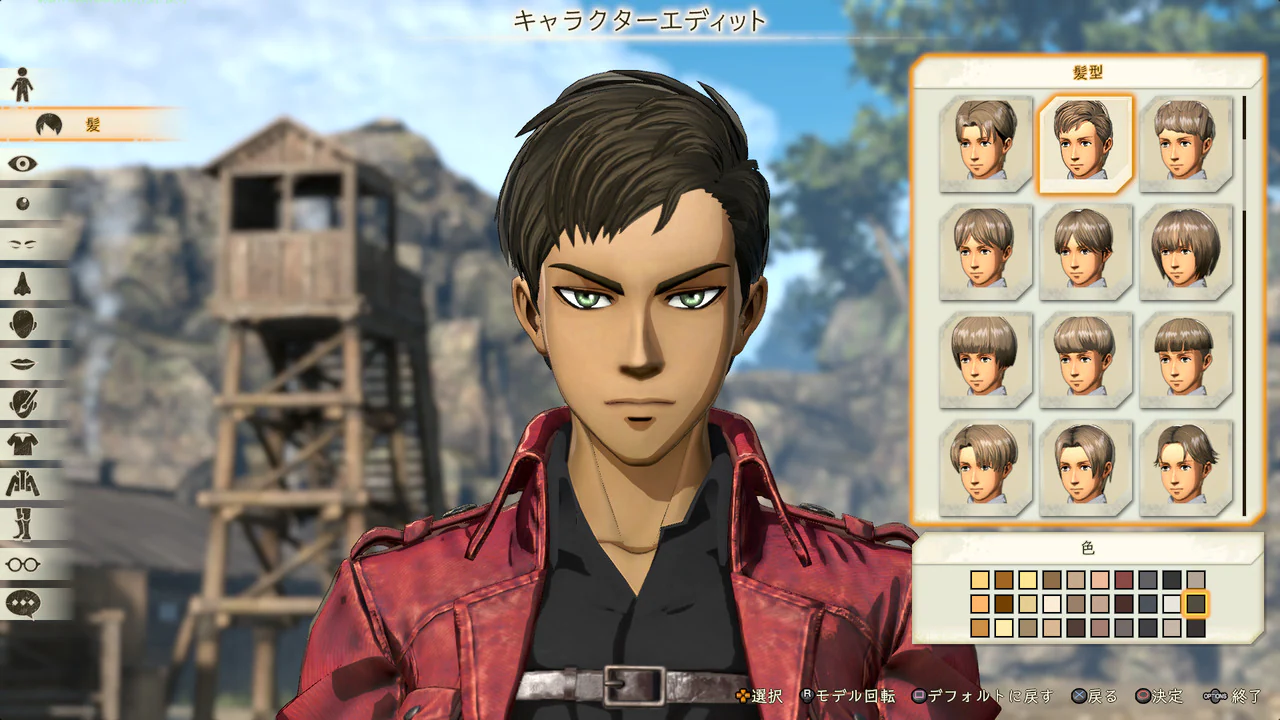Select the pupil category icon

[22, 205]
